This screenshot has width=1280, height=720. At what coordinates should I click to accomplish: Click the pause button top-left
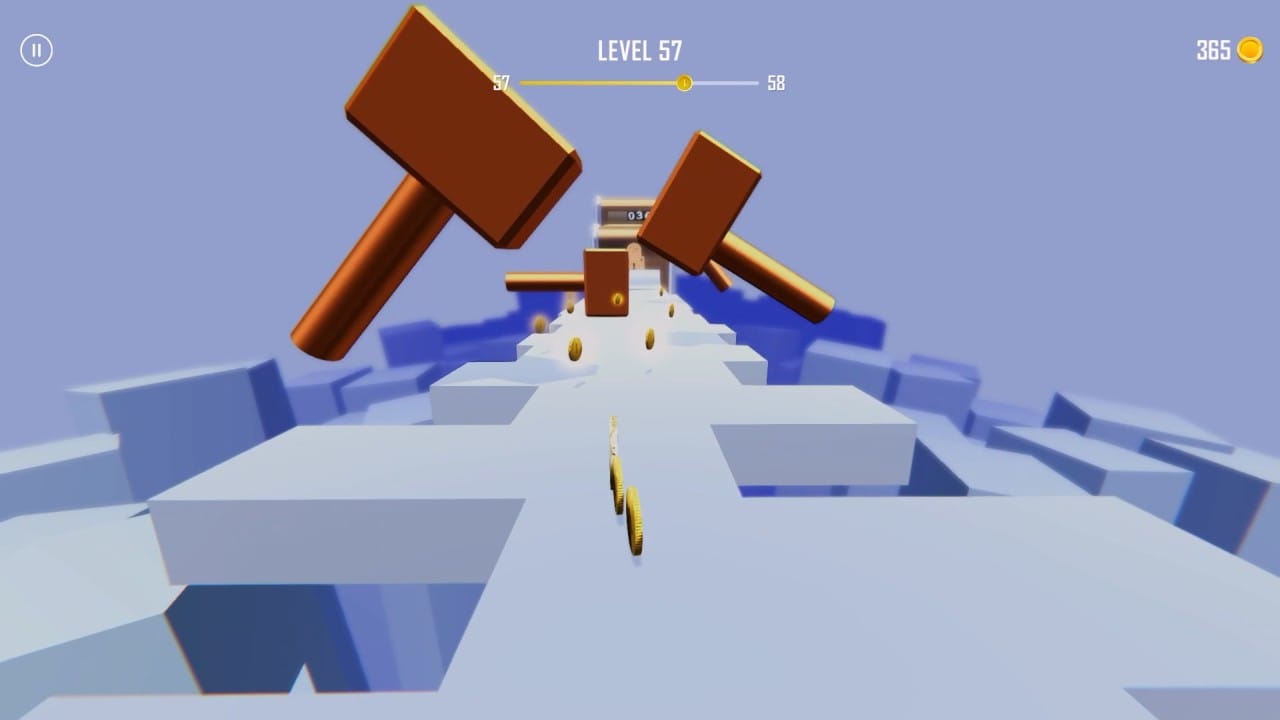click(37, 49)
